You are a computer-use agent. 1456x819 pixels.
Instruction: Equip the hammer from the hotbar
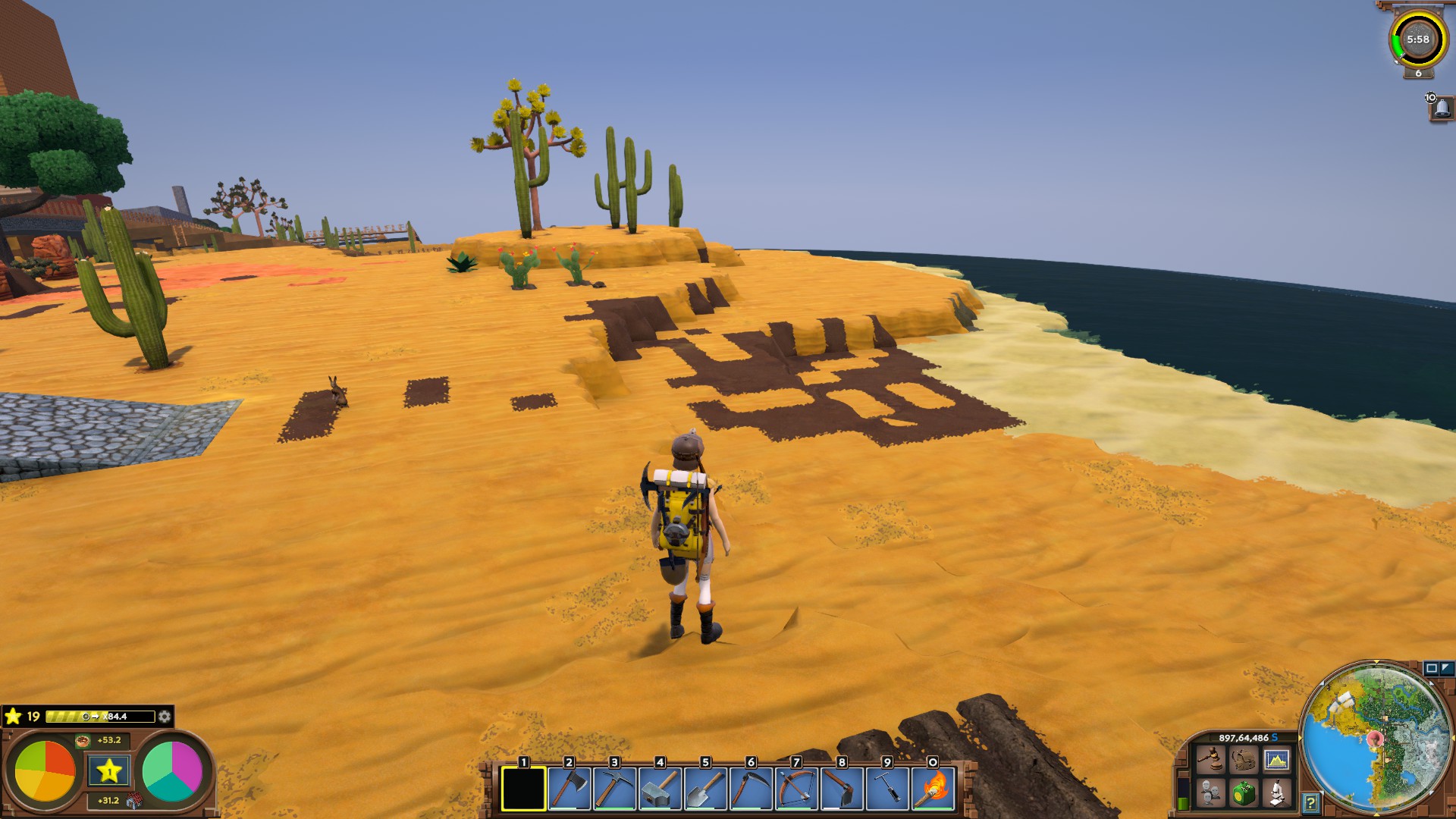tap(660, 789)
